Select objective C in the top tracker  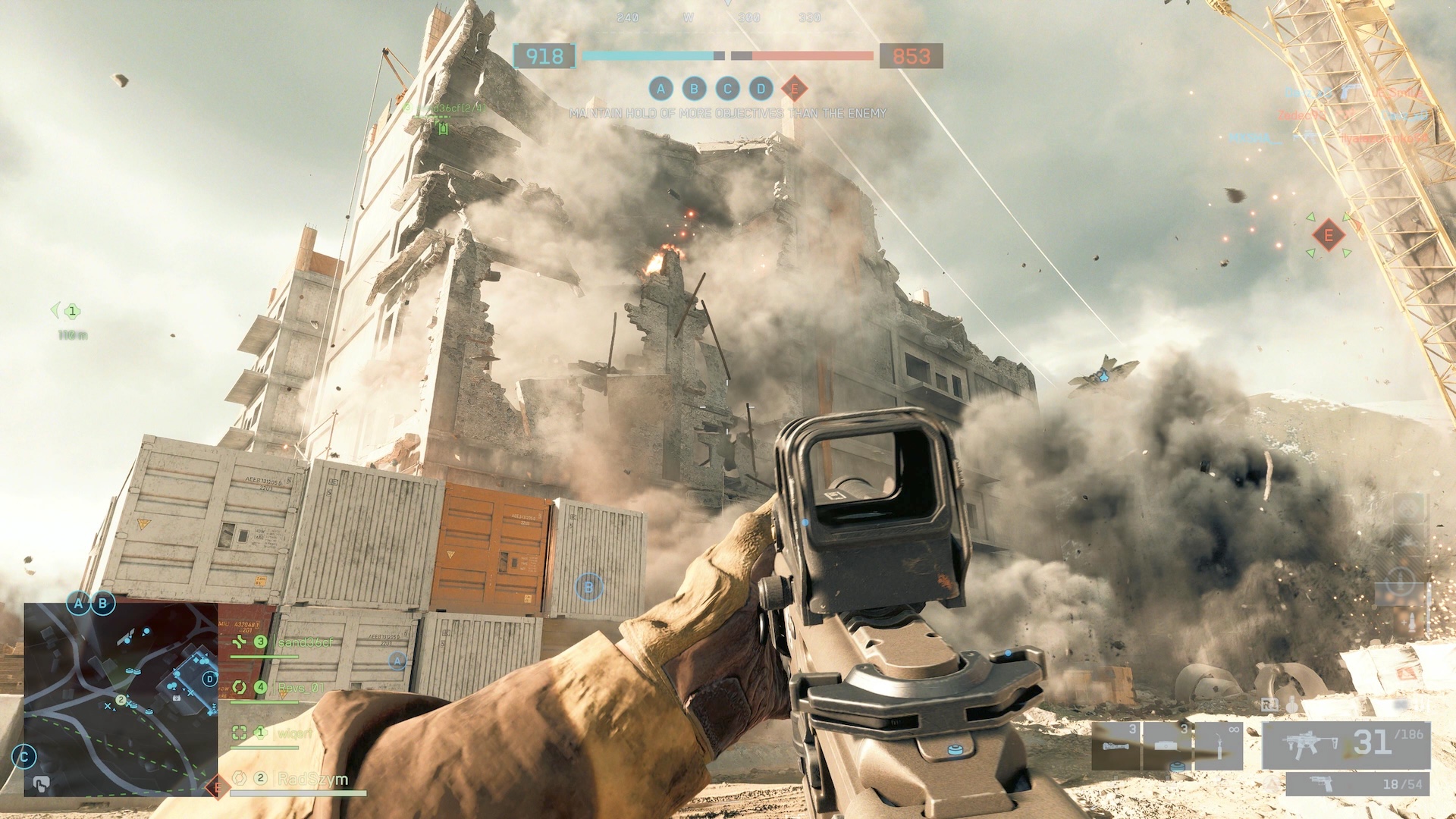click(x=727, y=89)
